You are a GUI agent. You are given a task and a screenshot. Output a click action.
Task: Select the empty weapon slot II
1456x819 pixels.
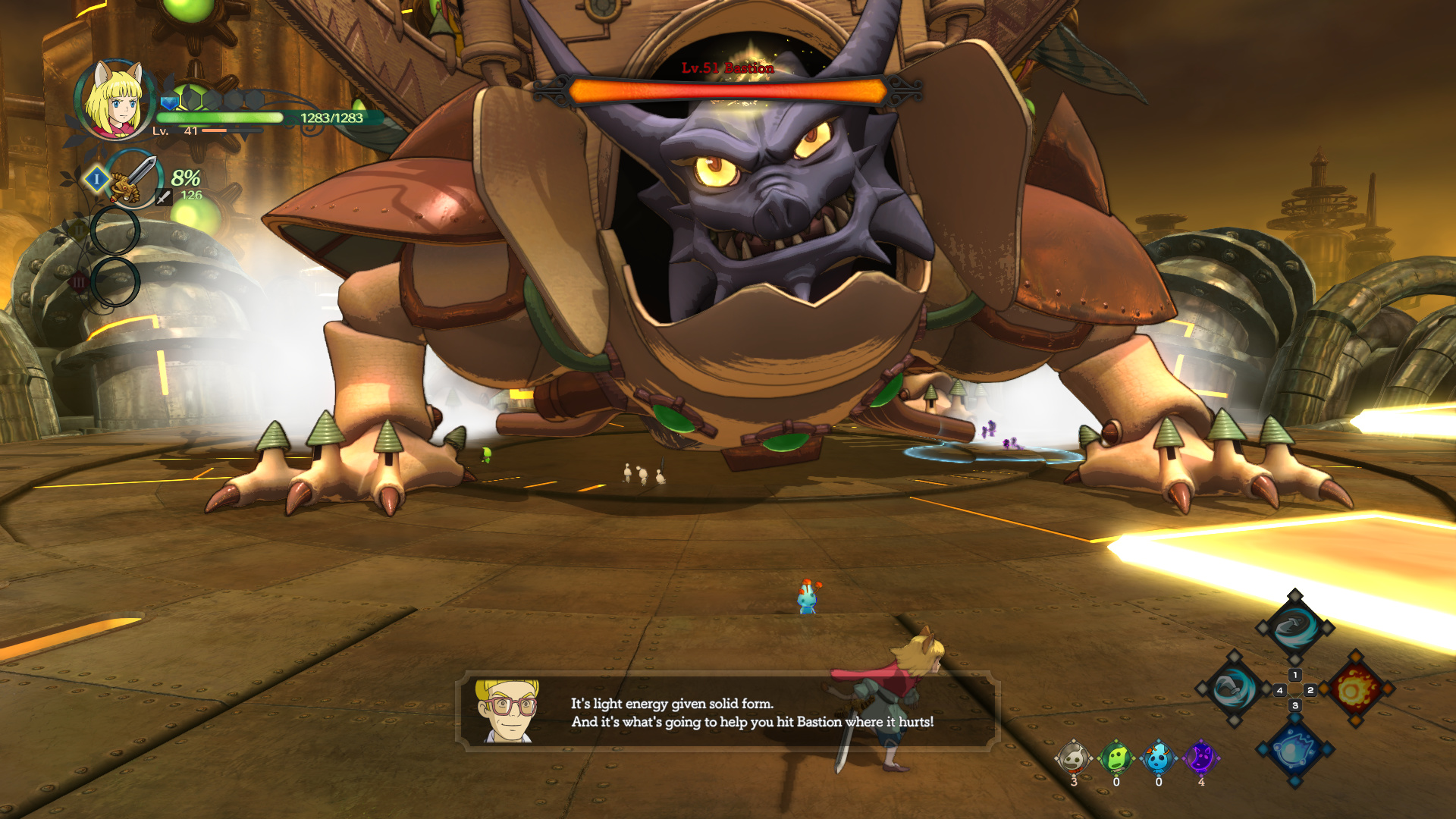pos(115,231)
